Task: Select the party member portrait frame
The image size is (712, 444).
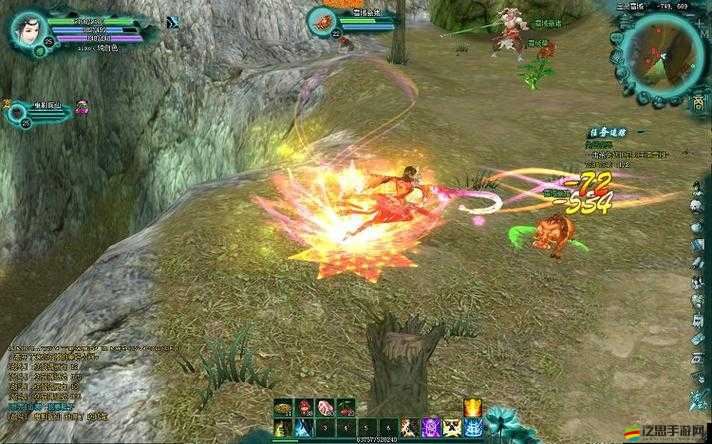Action: tap(20, 111)
